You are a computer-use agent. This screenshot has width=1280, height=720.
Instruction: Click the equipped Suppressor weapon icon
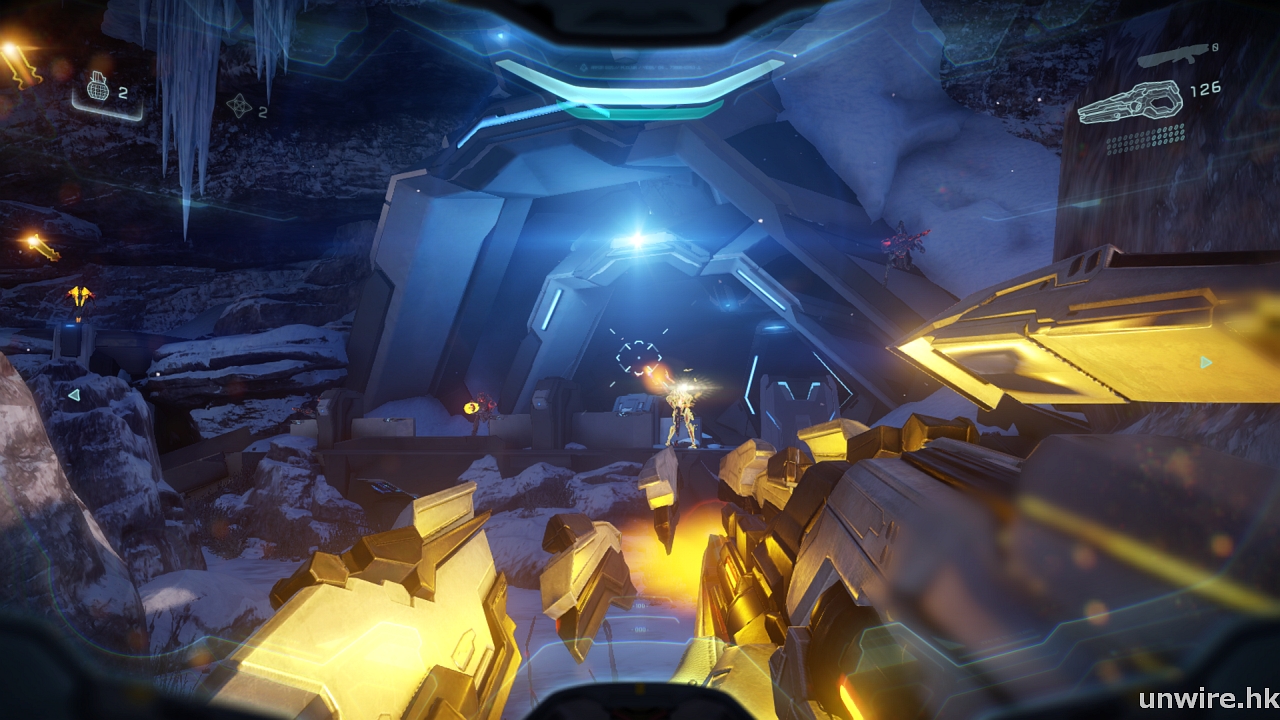pyautogui.click(x=1129, y=103)
